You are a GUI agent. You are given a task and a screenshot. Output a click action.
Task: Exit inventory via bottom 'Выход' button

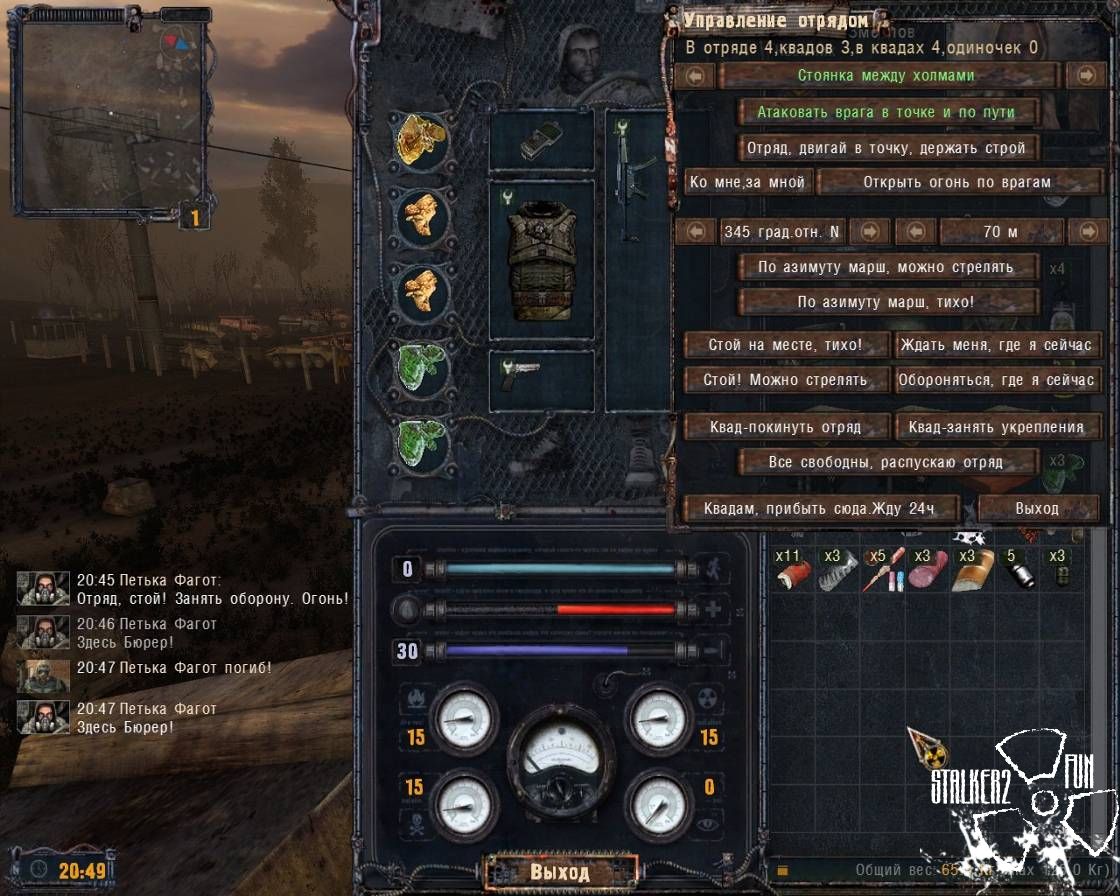[559, 871]
